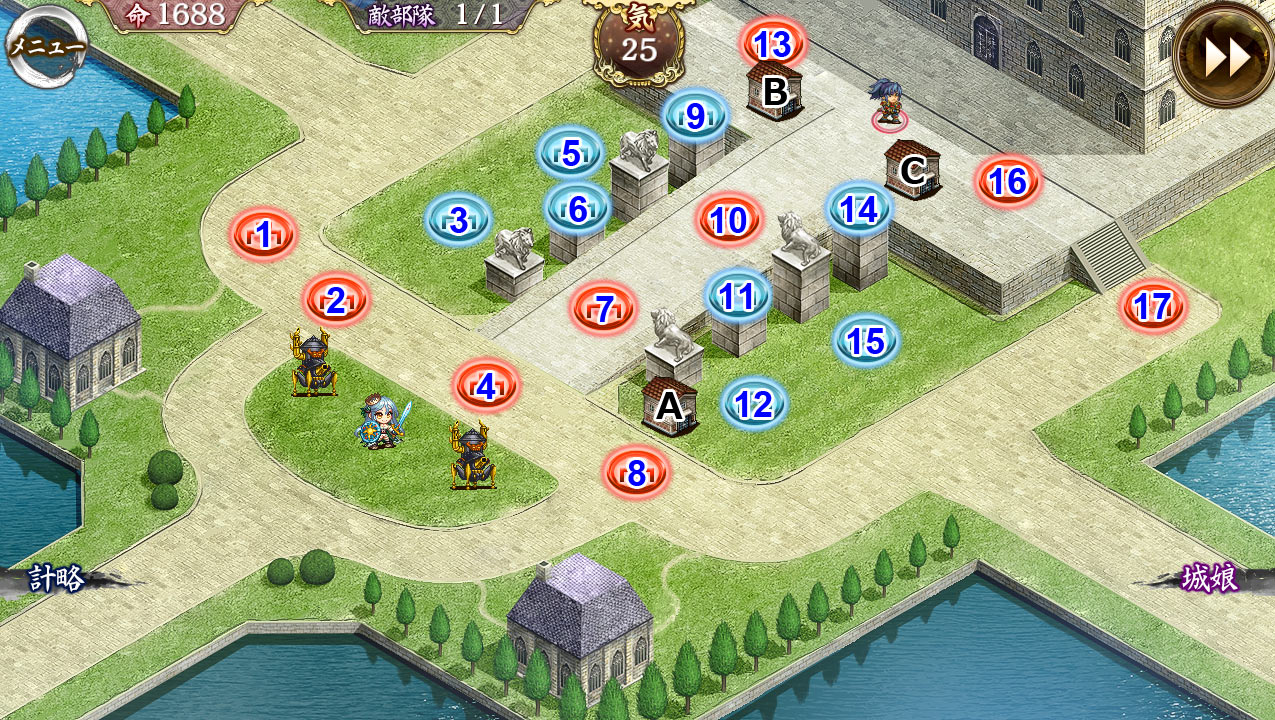Open the メニュー menu button

(x=47, y=46)
